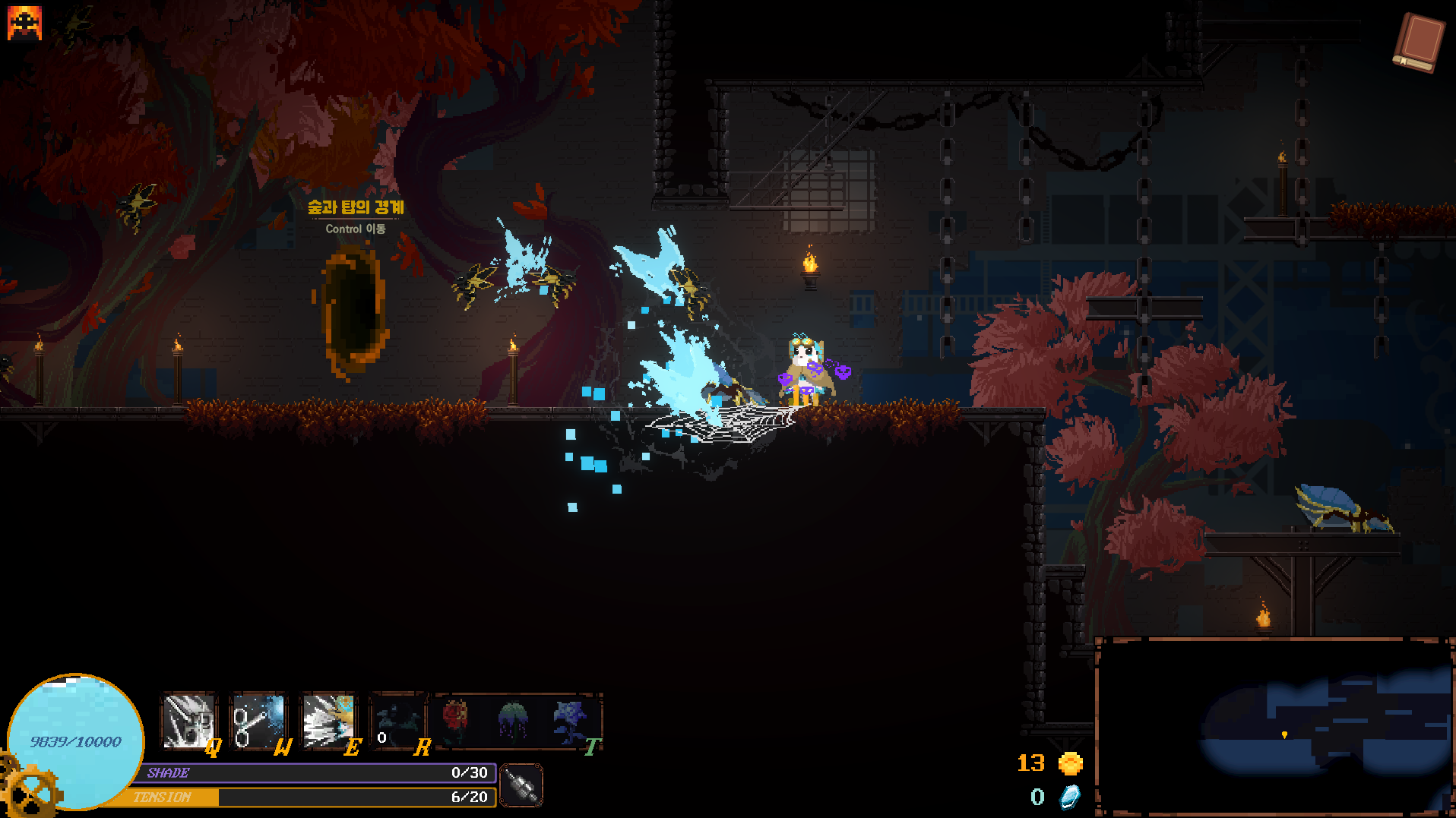Use the scissors skill on W
1456x818 pixels.
(x=258, y=721)
